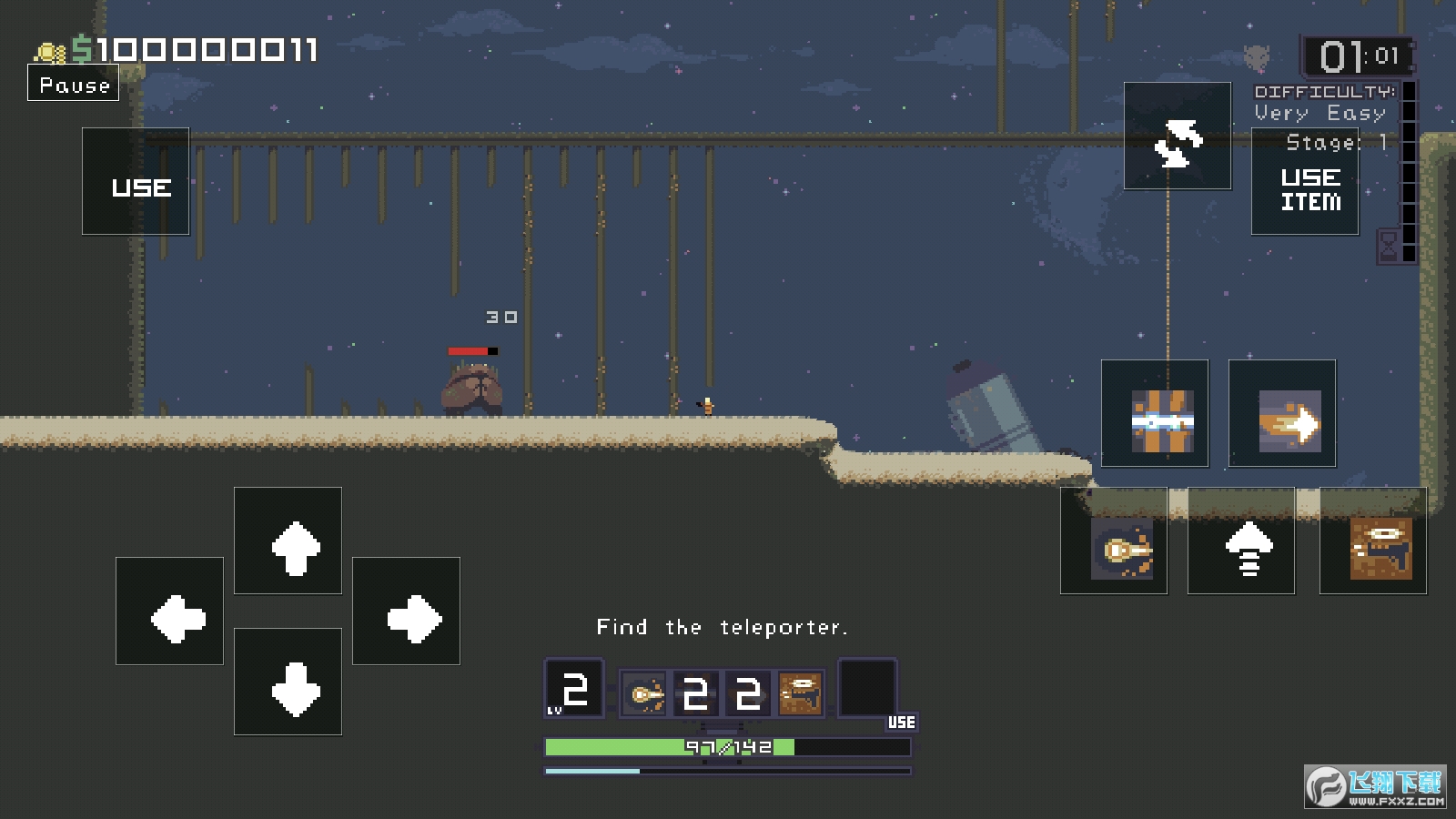The image size is (1456, 819).
Task: Trigger the brown gun skill button
Action: click(x=1373, y=541)
